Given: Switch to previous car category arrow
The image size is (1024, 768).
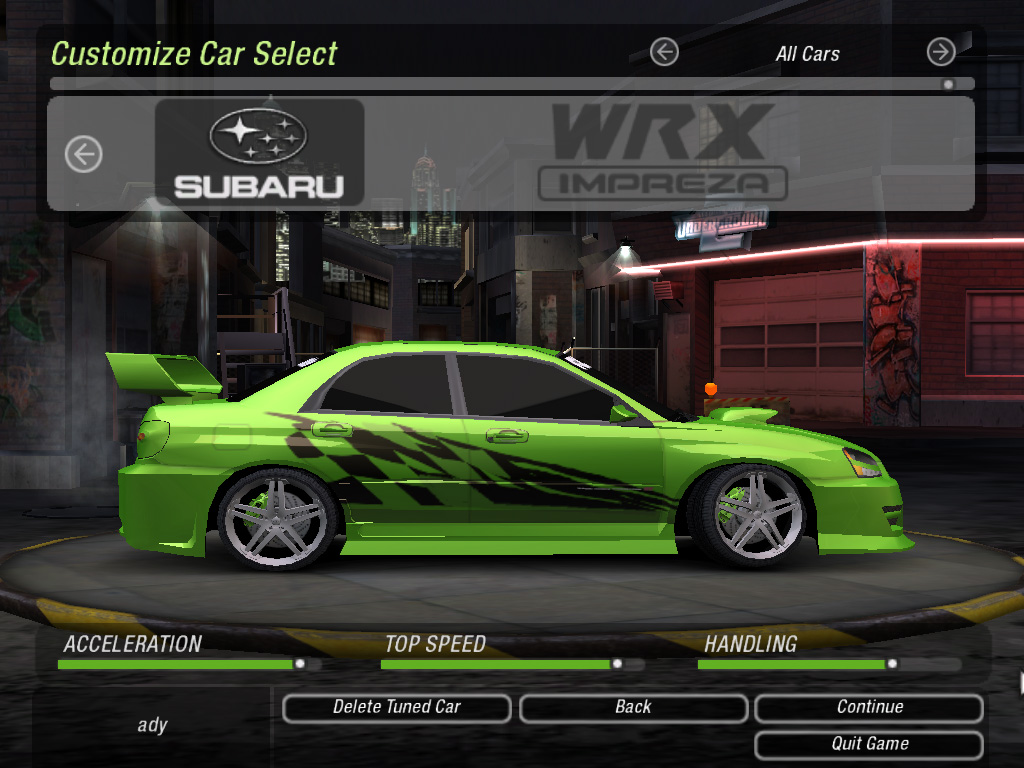Looking at the screenshot, I should 664,52.
